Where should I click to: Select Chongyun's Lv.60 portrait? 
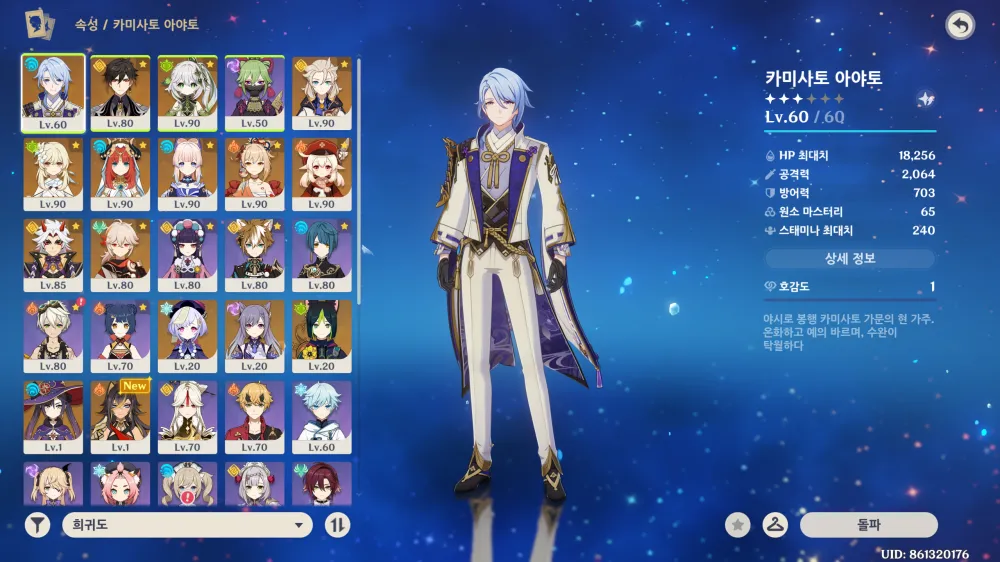[321, 418]
